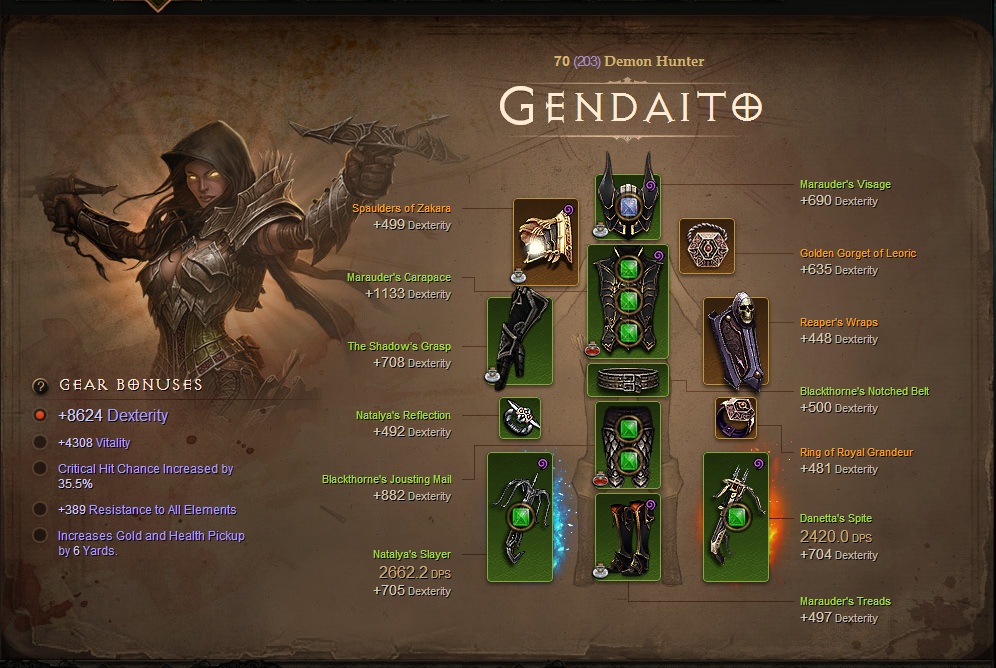View the Marauder's Treads boots slot
The image size is (996, 668).
click(x=627, y=536)
